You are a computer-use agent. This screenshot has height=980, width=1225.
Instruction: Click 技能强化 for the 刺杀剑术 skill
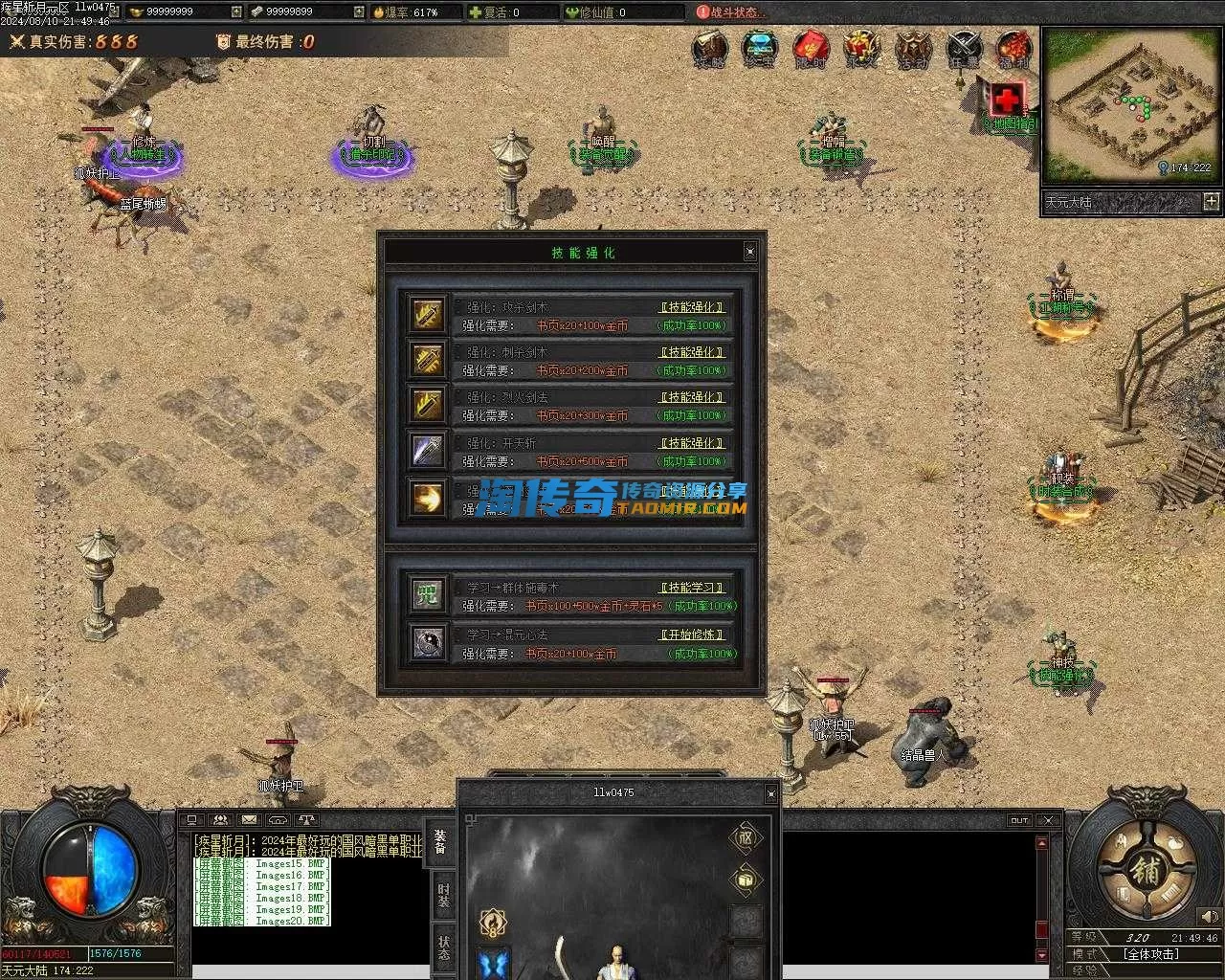pos(692,352)
